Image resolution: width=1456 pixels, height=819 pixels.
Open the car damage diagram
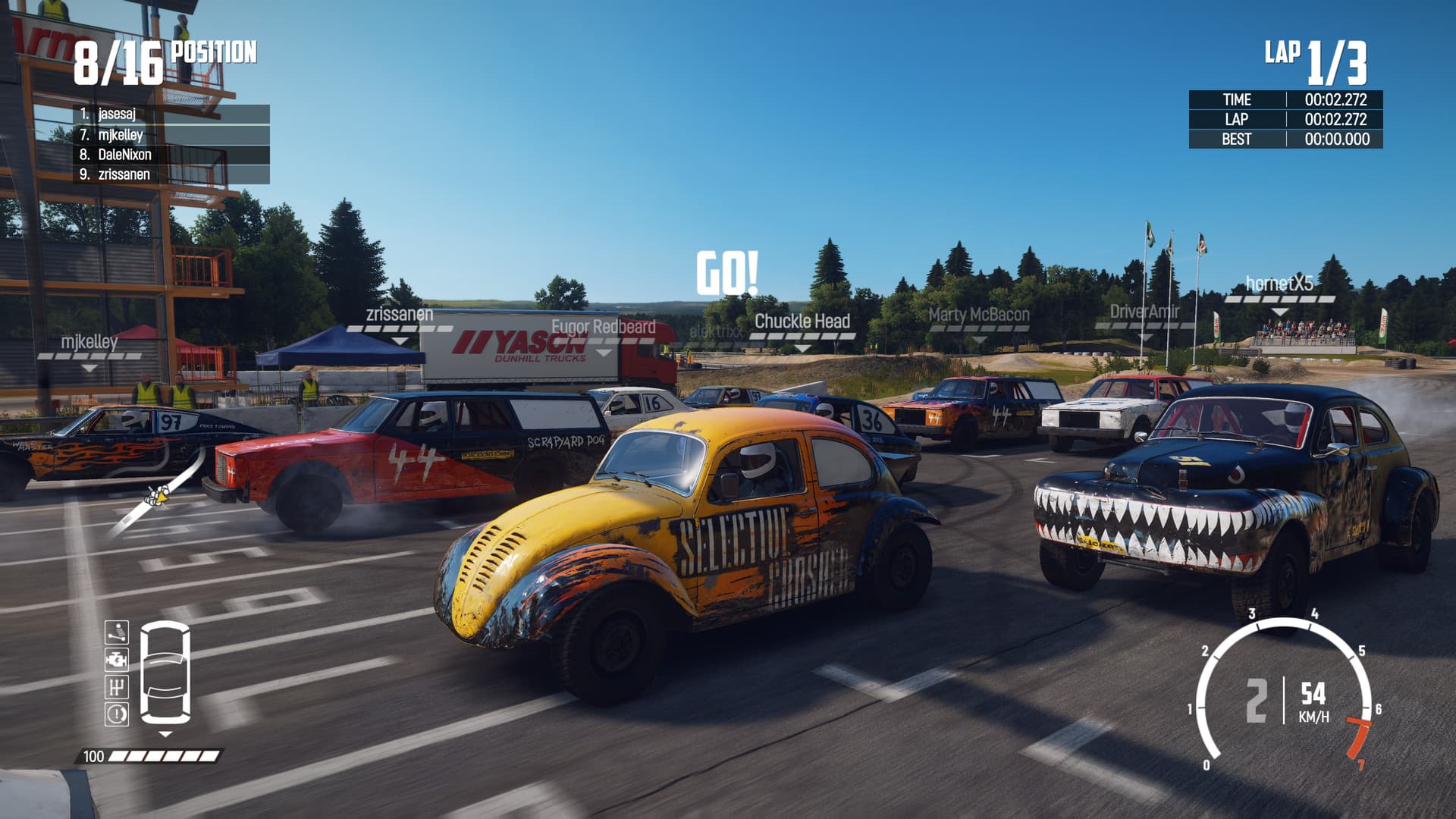(x=165, y=672)
